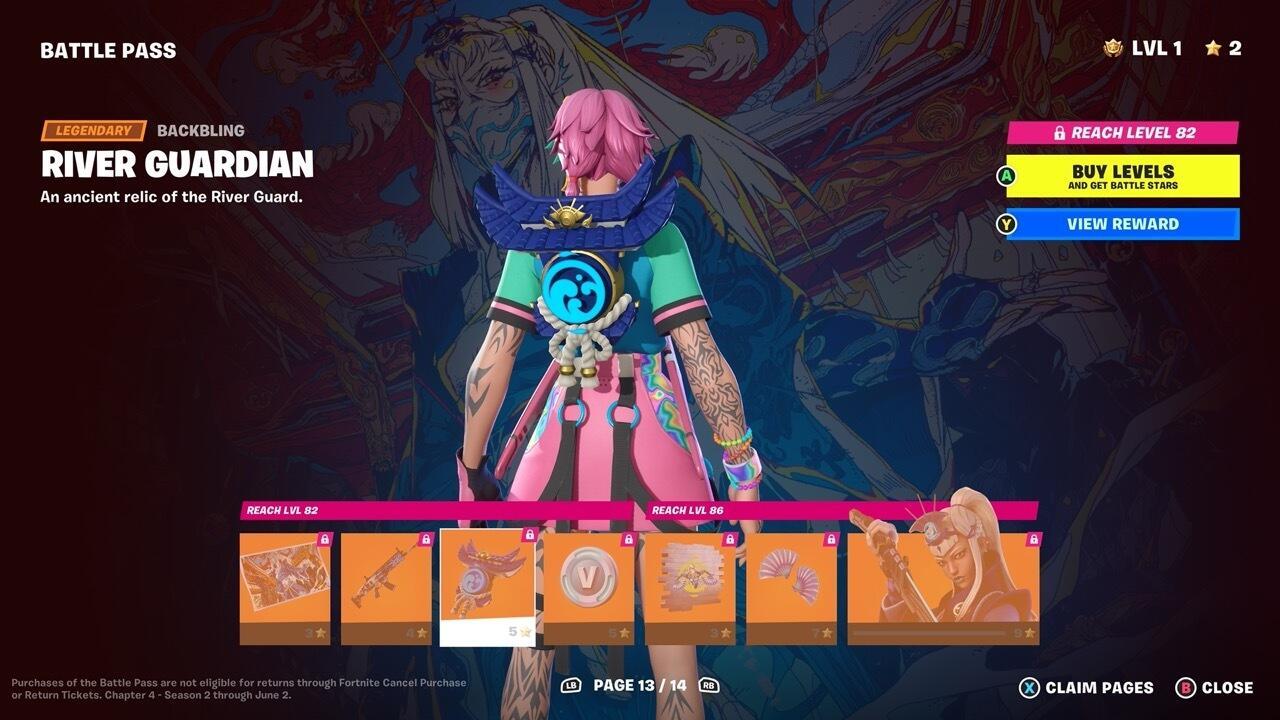The width and height of the screenshot is (1280, 720).
Task: Click the lock icon on the V-Bucks reward
Action: pos(628,537)
